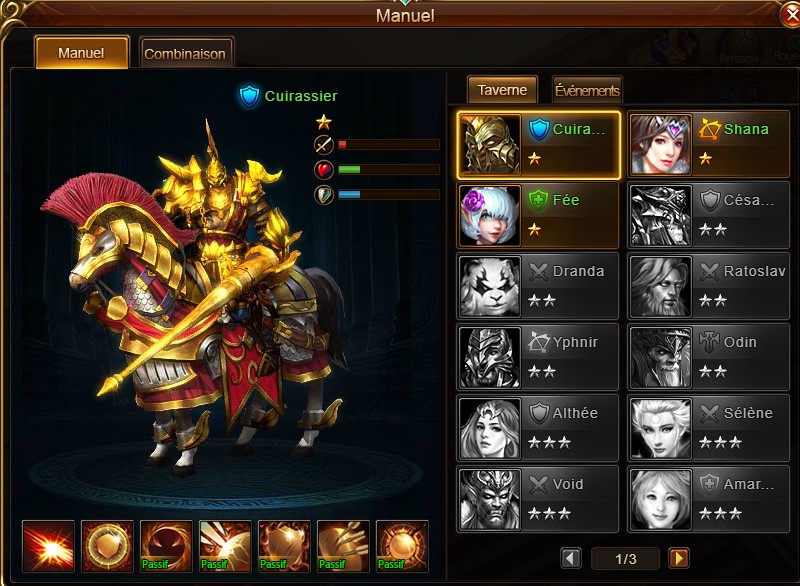Inspect the golden shield skill icon

click(107, 546)
